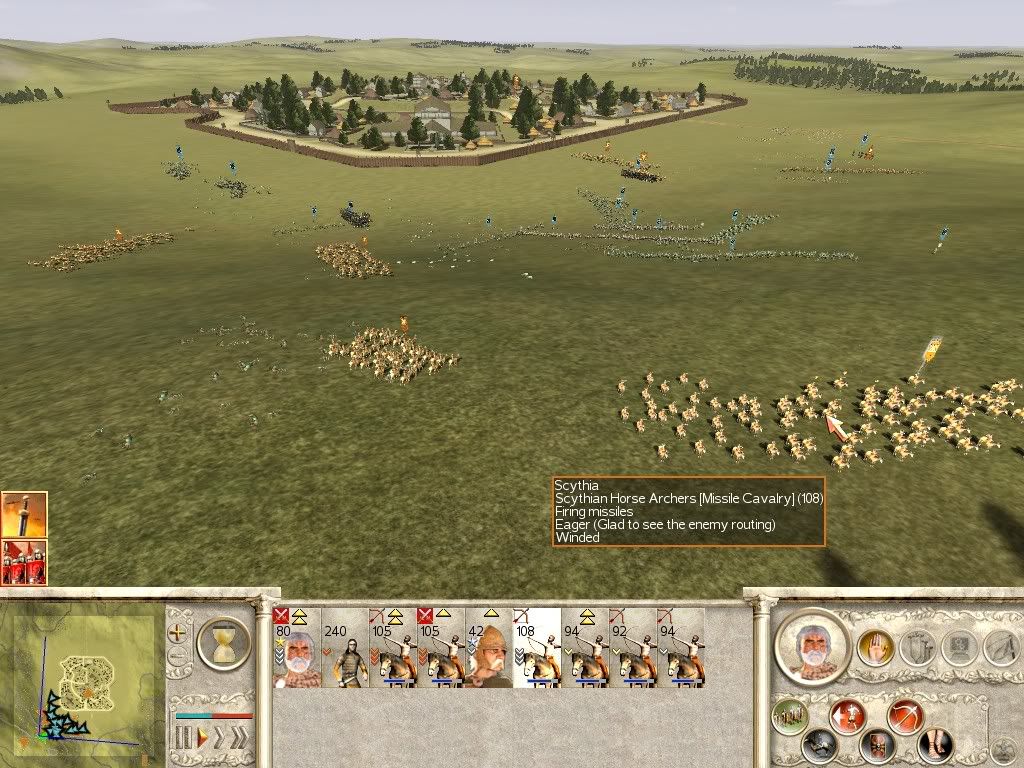The height and width of the screenshot is (768, 1024).
Task: Click the hourglass battle timer button
Action: pyautogui.click(x=223, y=642)
